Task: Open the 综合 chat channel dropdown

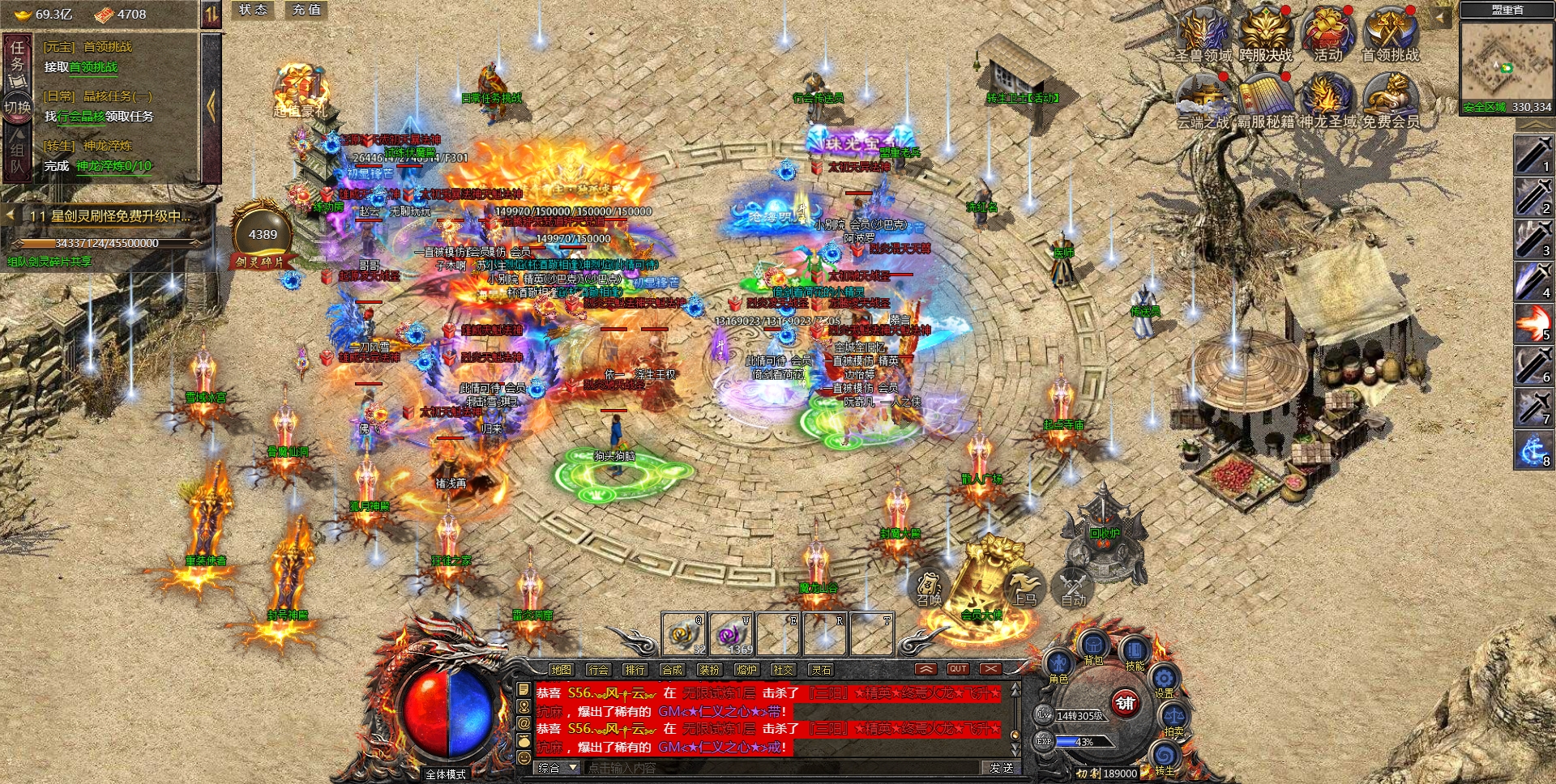Action: tap(557, 768)
